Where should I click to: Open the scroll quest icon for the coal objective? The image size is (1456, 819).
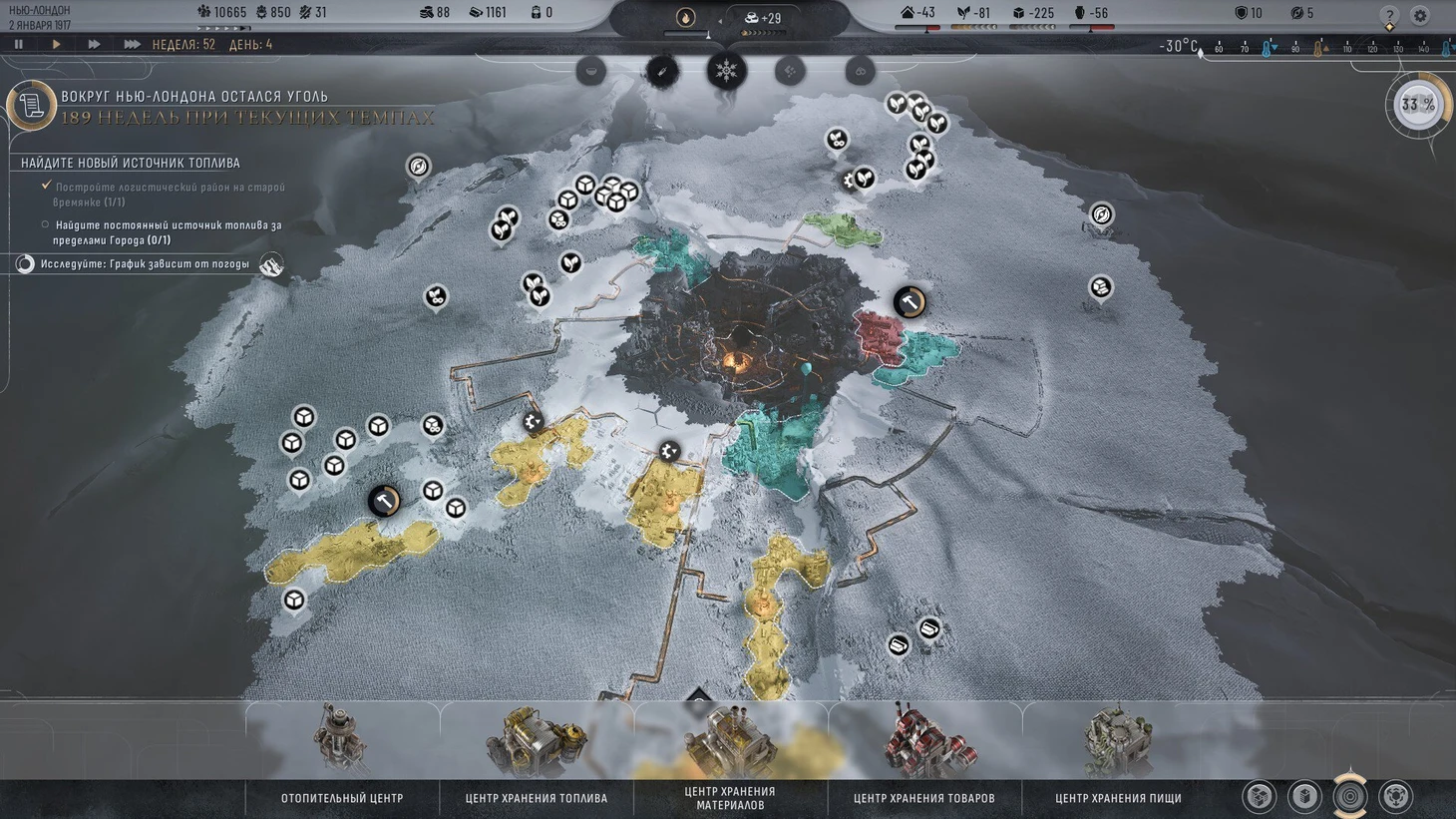(x=31, y=105)
